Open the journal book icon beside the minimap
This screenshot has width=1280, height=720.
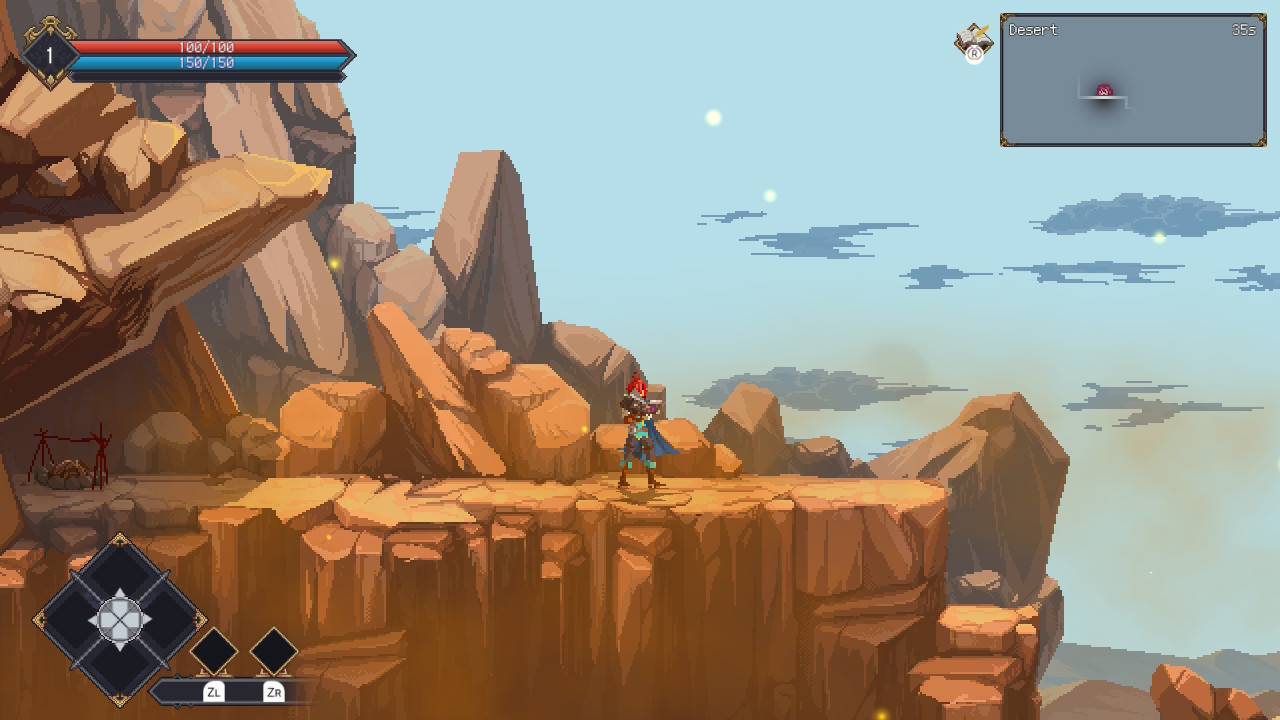coord(973,39)
